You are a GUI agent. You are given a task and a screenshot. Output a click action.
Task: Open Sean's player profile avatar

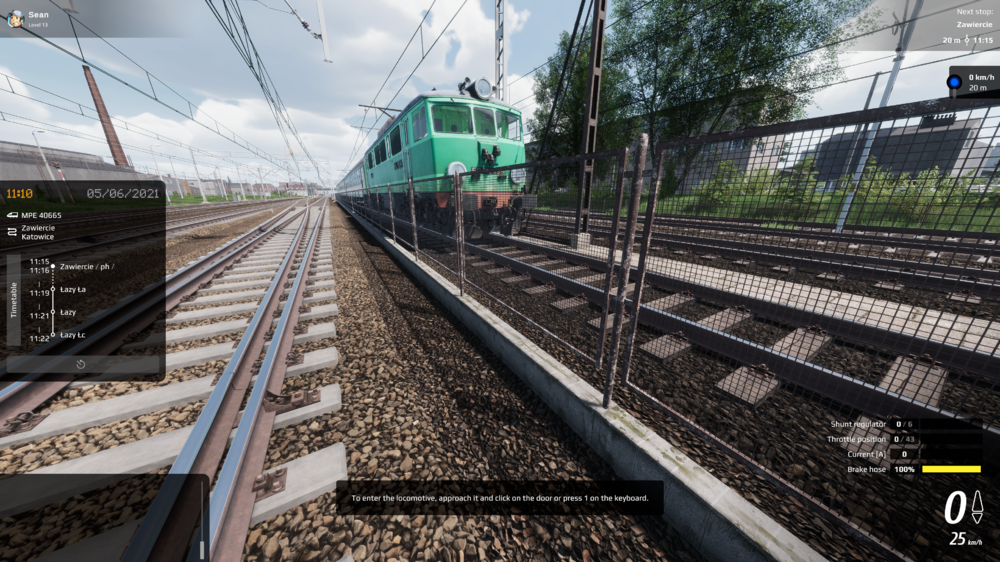(x=14, y=18)
